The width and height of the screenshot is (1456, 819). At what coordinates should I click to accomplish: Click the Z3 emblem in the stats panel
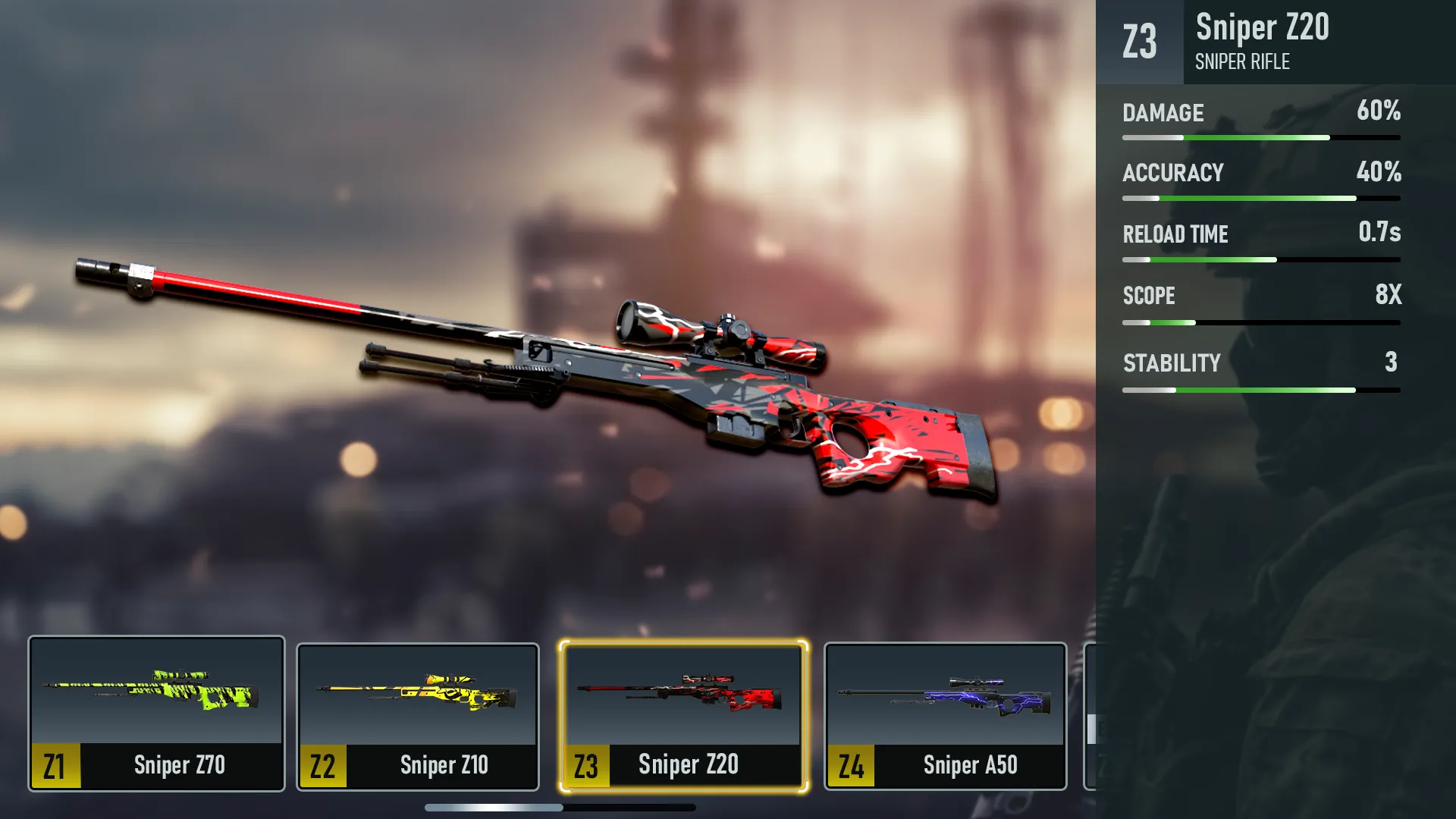(1141, 43)
